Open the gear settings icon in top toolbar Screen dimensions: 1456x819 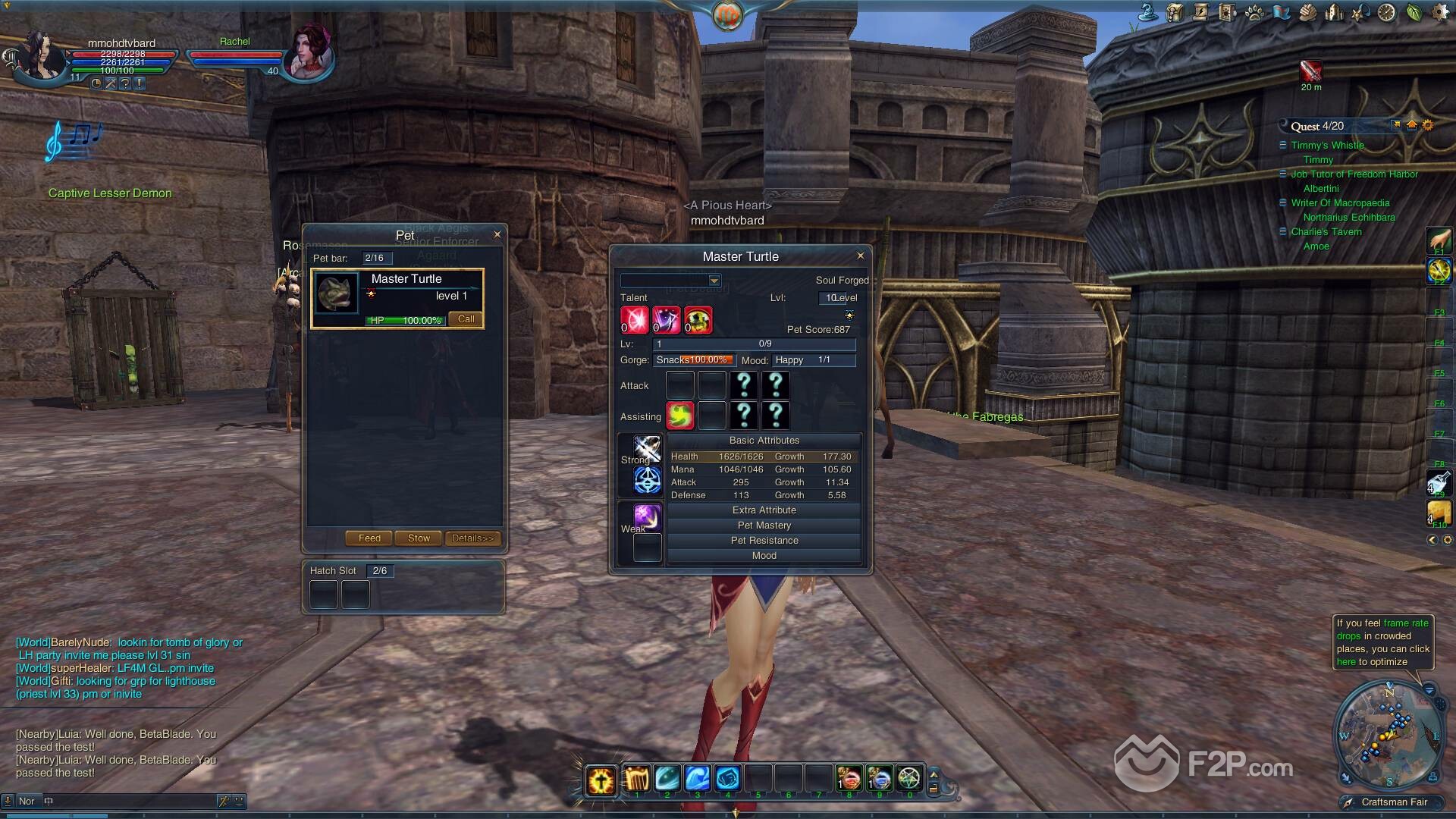(1441, 13)
